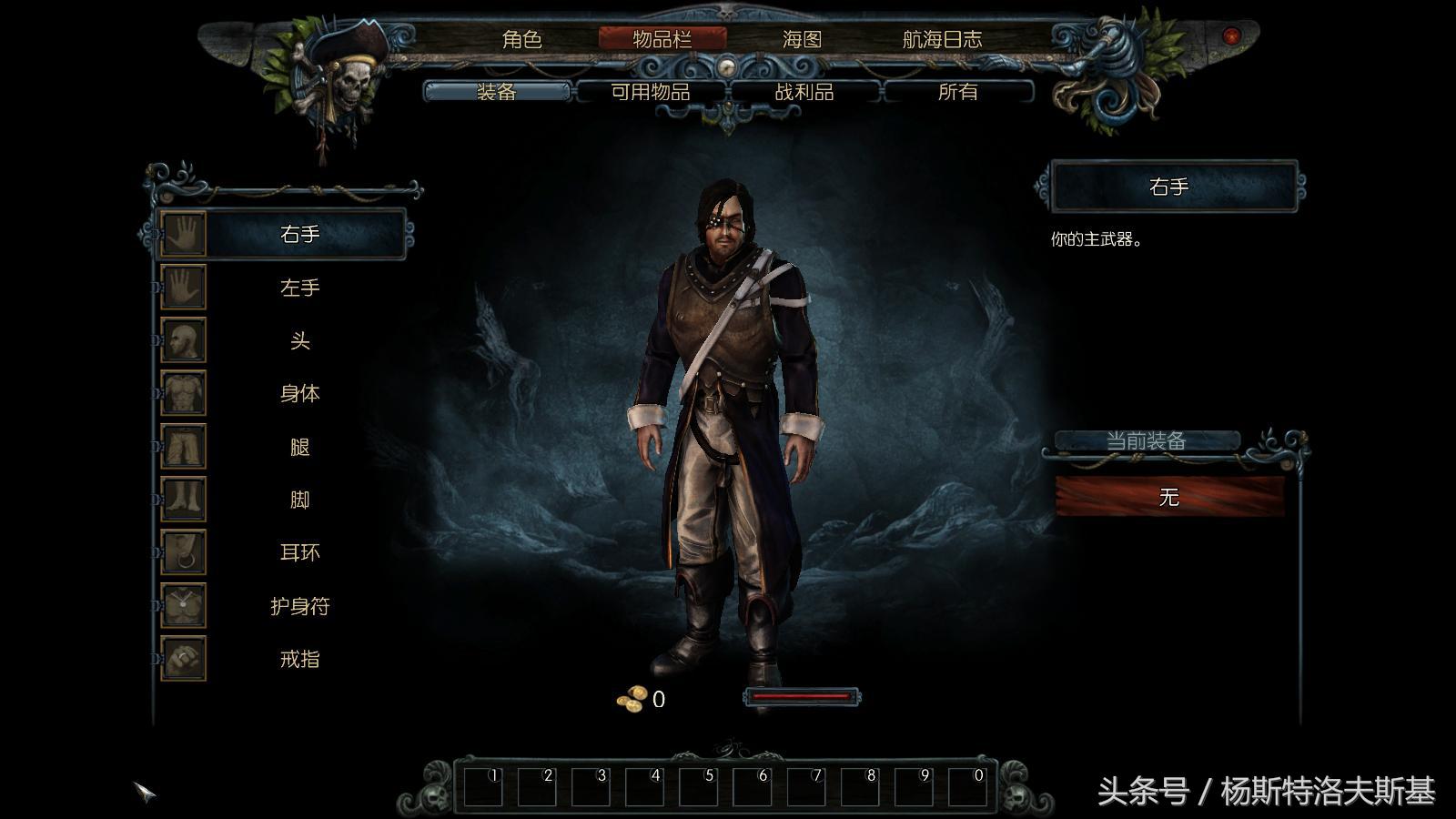
Task: Show 所有 all items category
Action: click(x=957, y=92)
